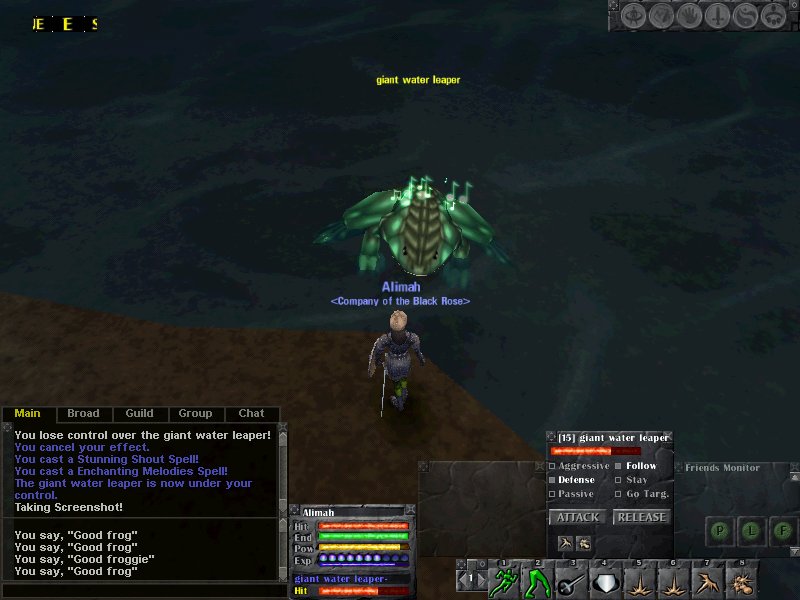Activate the green sprint icon in slot 1

coord(505,580)
